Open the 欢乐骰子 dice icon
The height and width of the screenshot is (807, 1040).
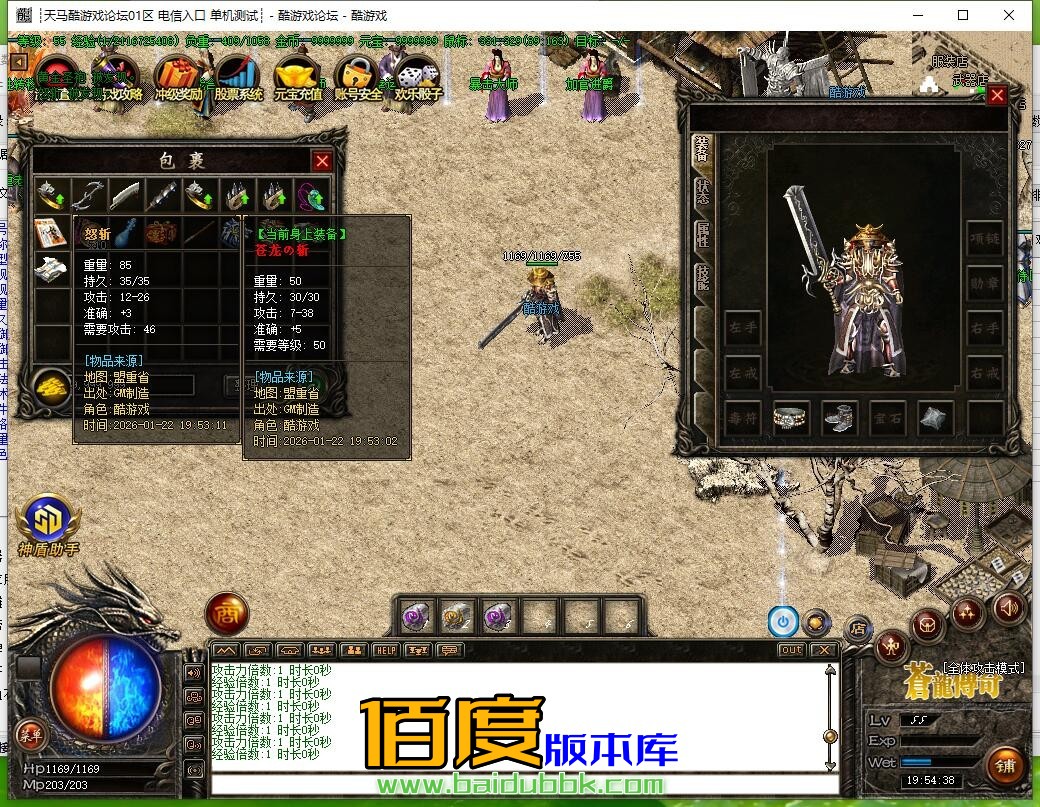click(x=417, y=76)
